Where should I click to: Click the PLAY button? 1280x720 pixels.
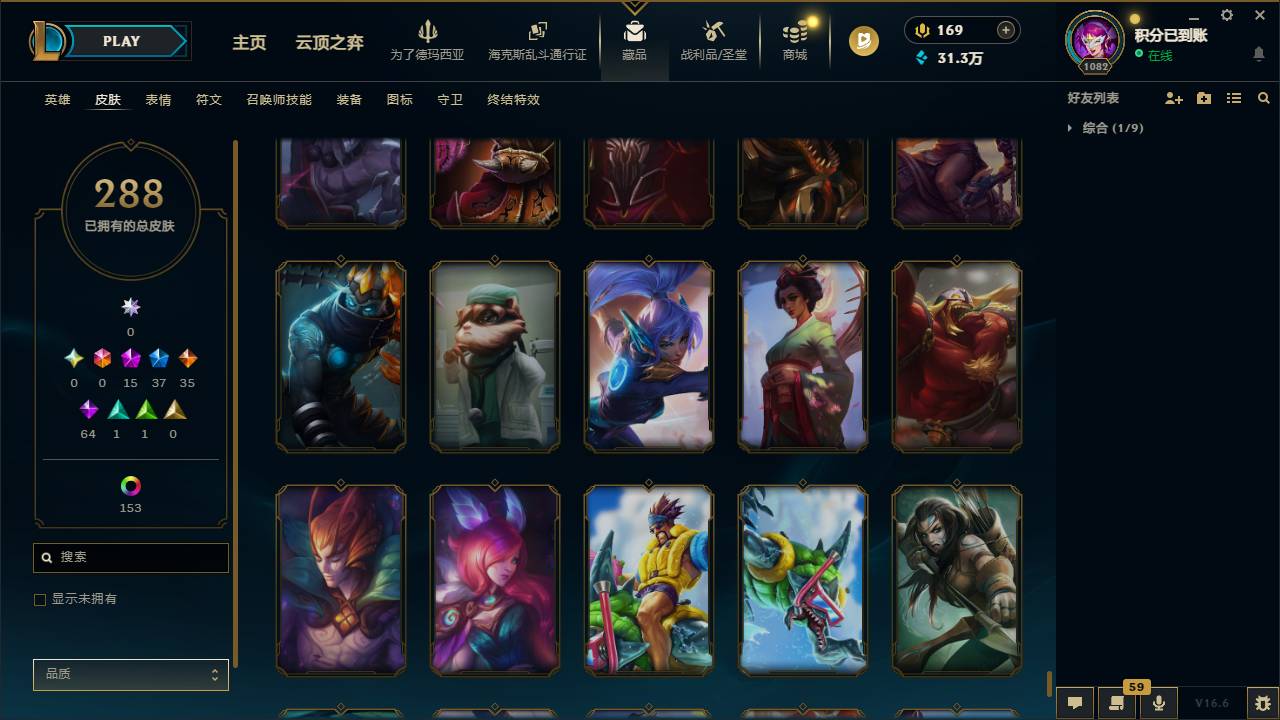pyautogui.click(x=120, y=41)
